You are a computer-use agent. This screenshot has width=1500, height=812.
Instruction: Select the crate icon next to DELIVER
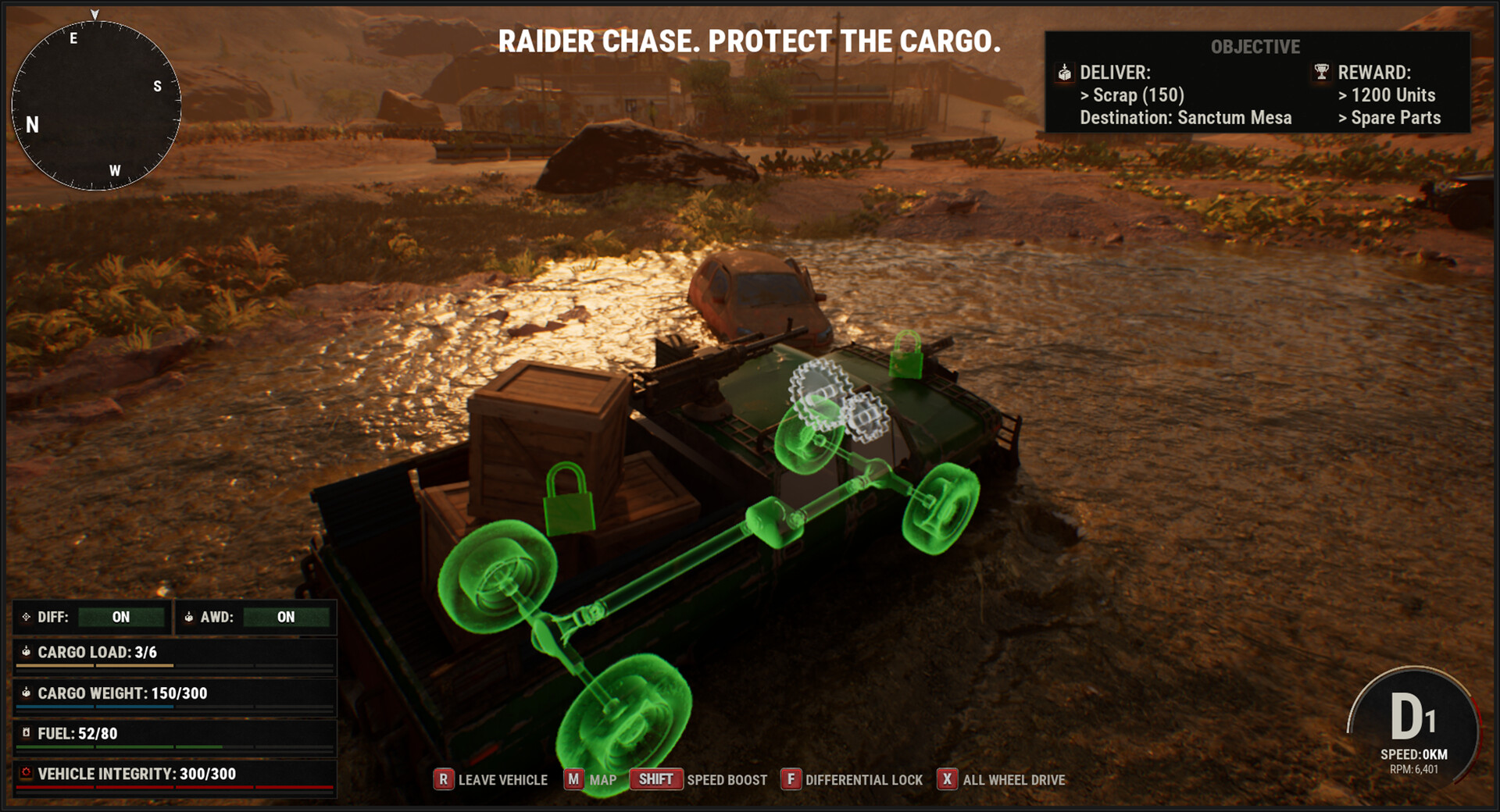[x=1065, y=73]
